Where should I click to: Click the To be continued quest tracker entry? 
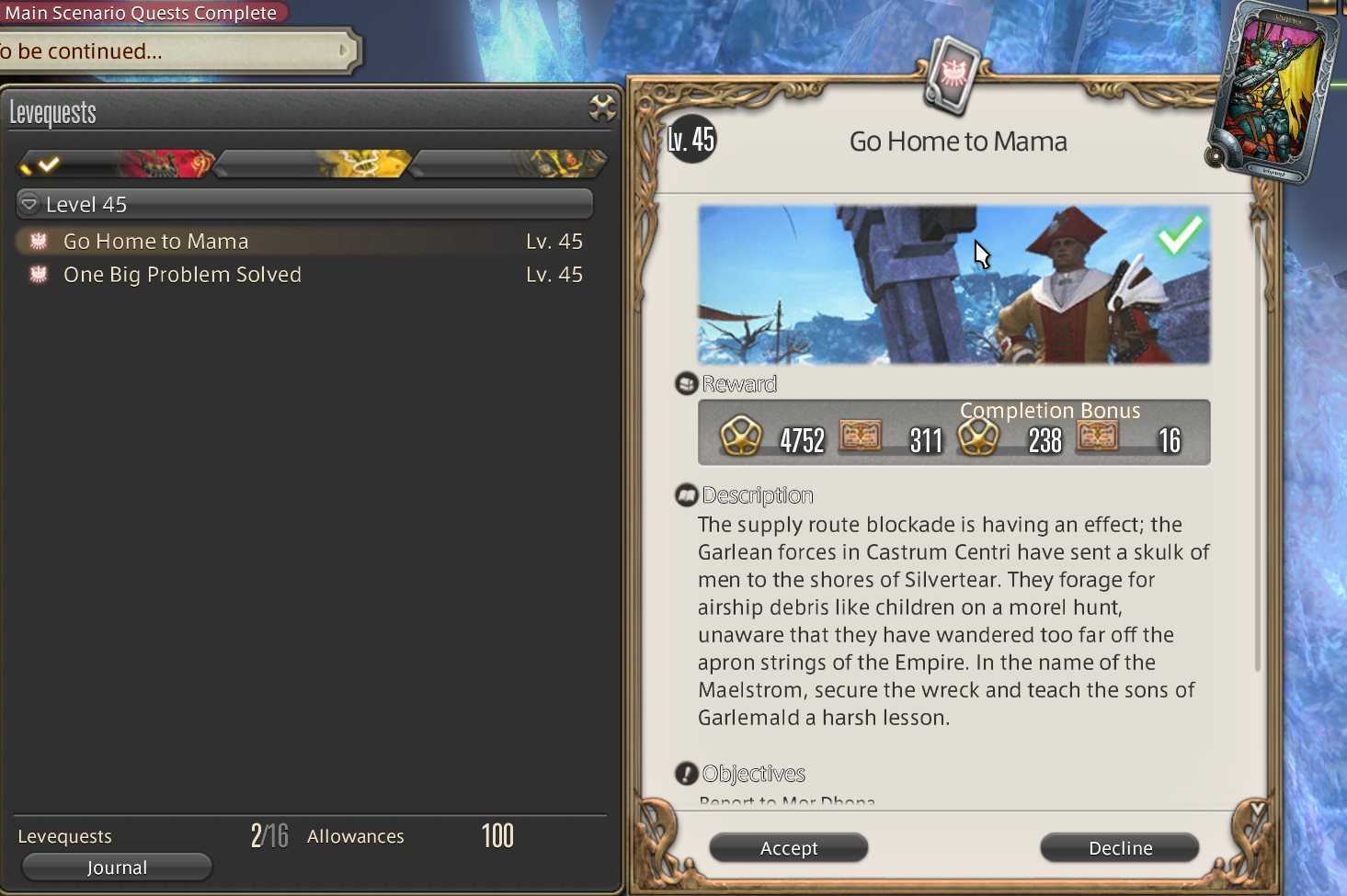(x=175, y=51)
